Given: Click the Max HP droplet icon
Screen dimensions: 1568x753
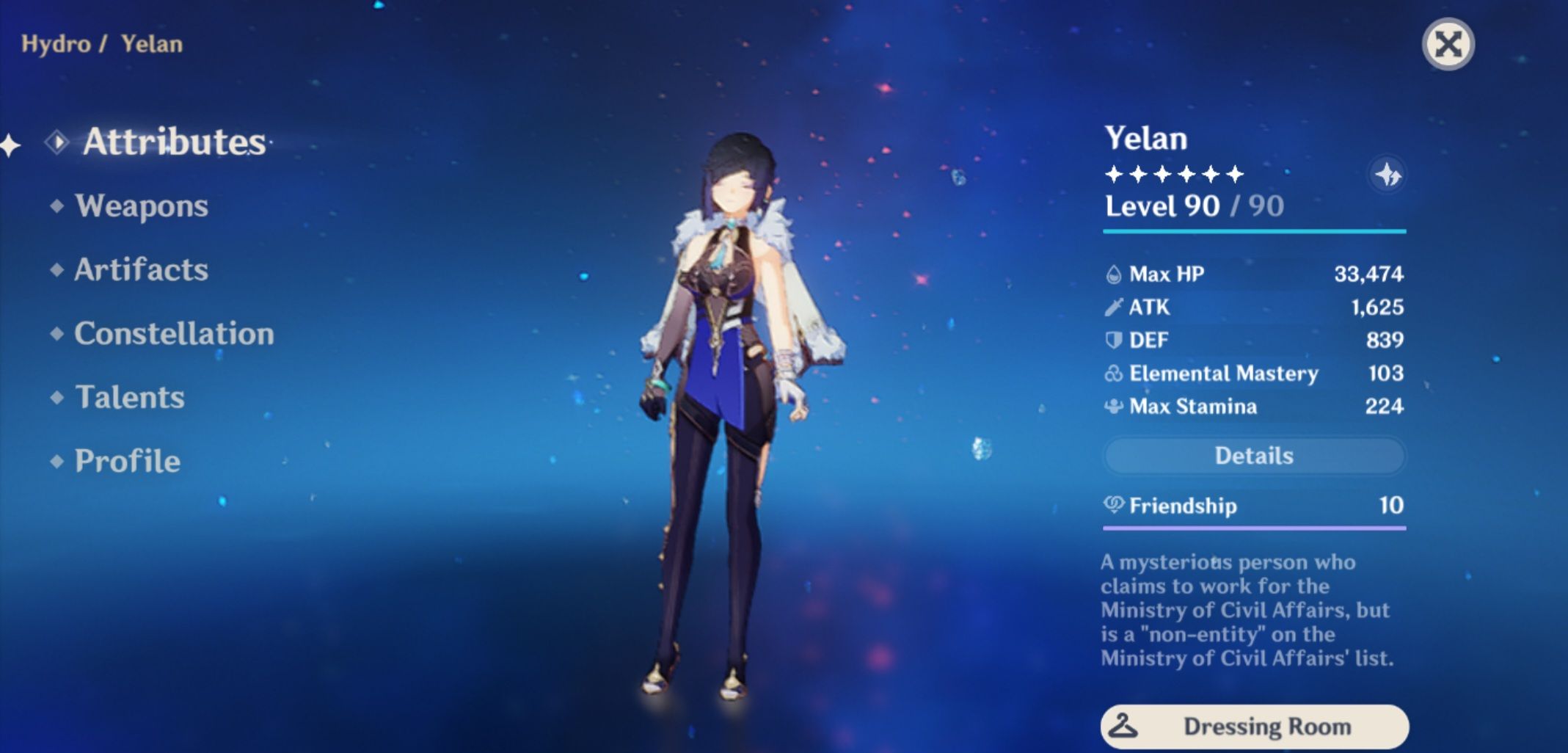Looking at the screenshot, I should pos(1113,273).
